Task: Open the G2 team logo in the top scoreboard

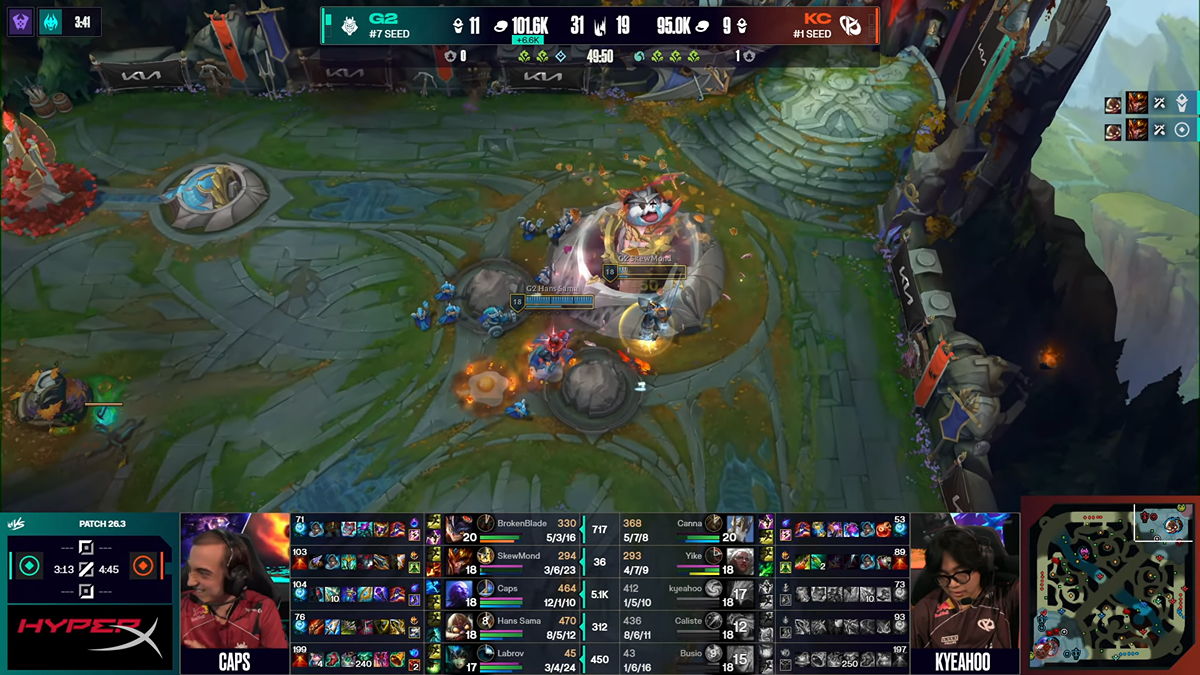Action: (x=350, y=26)
